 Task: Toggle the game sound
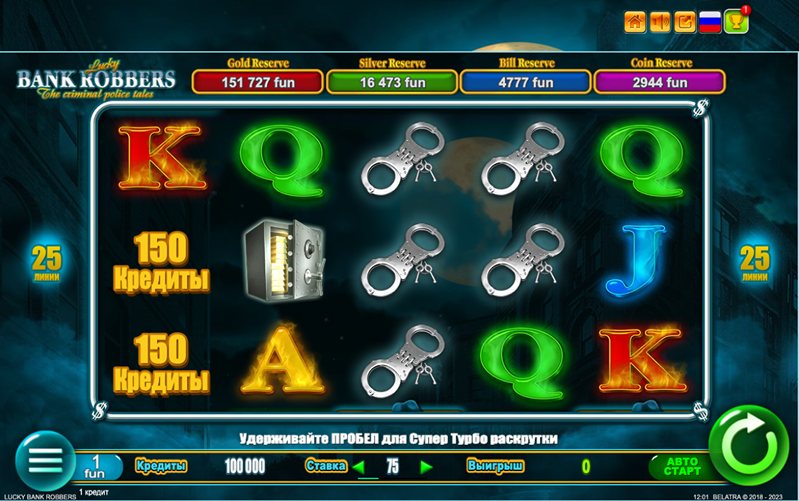[x=660, y=21]
